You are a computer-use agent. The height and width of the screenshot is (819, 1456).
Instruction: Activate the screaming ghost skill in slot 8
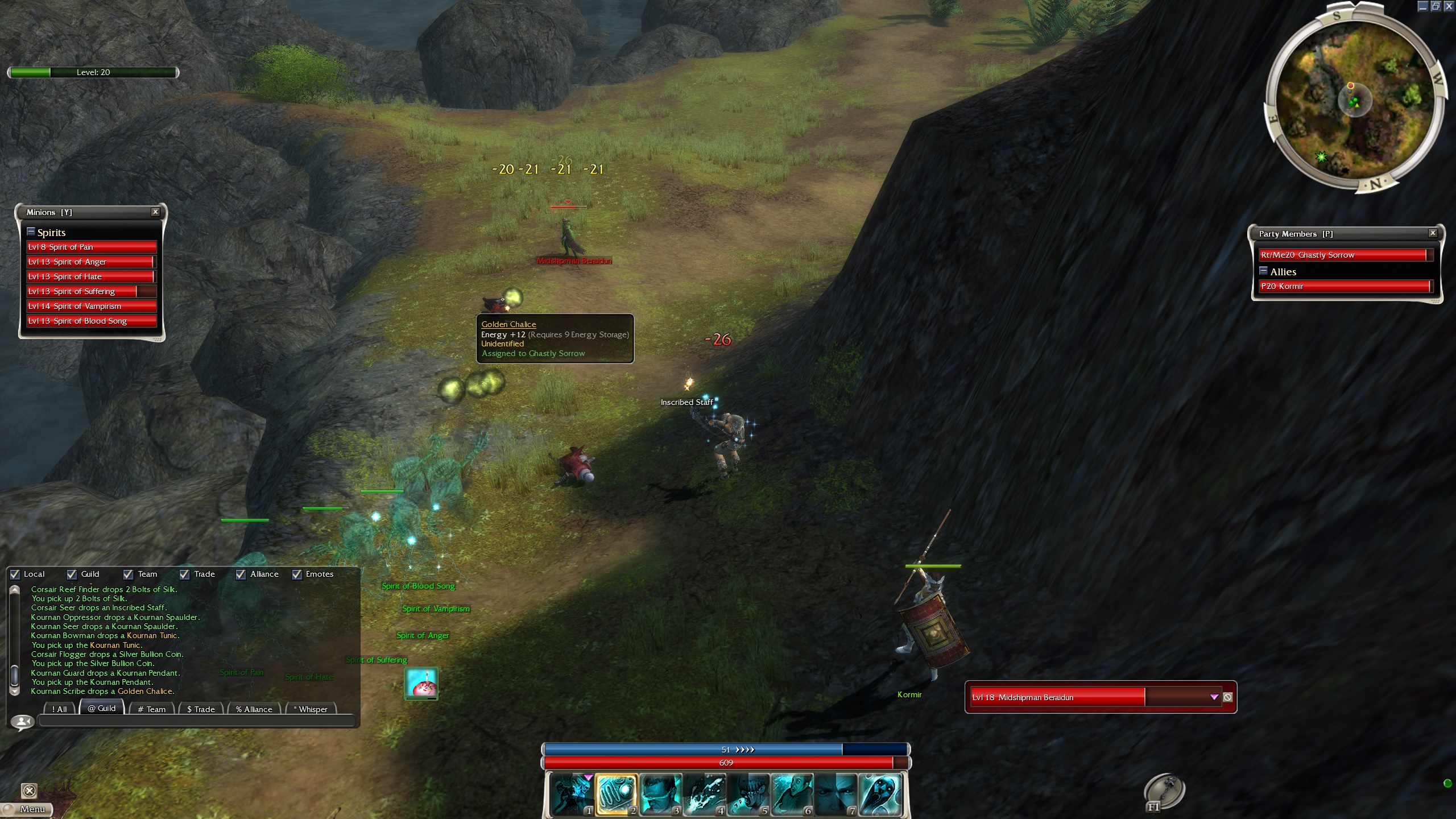(880, 794)
